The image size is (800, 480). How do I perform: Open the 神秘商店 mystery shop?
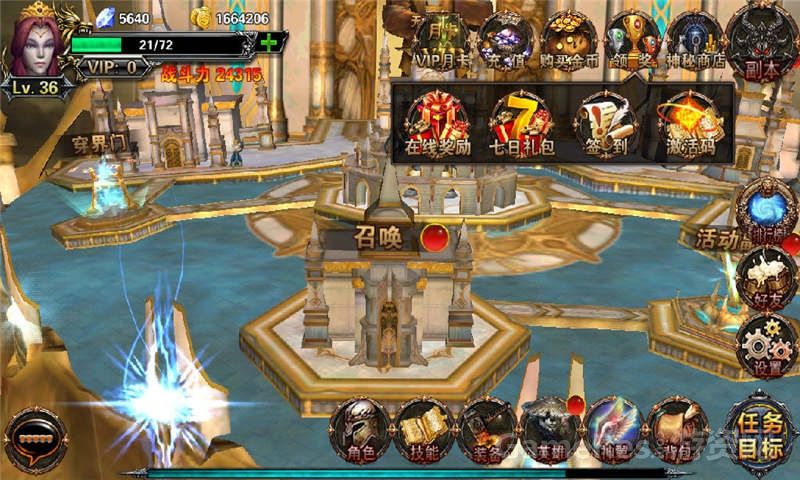tap(695, 42)
